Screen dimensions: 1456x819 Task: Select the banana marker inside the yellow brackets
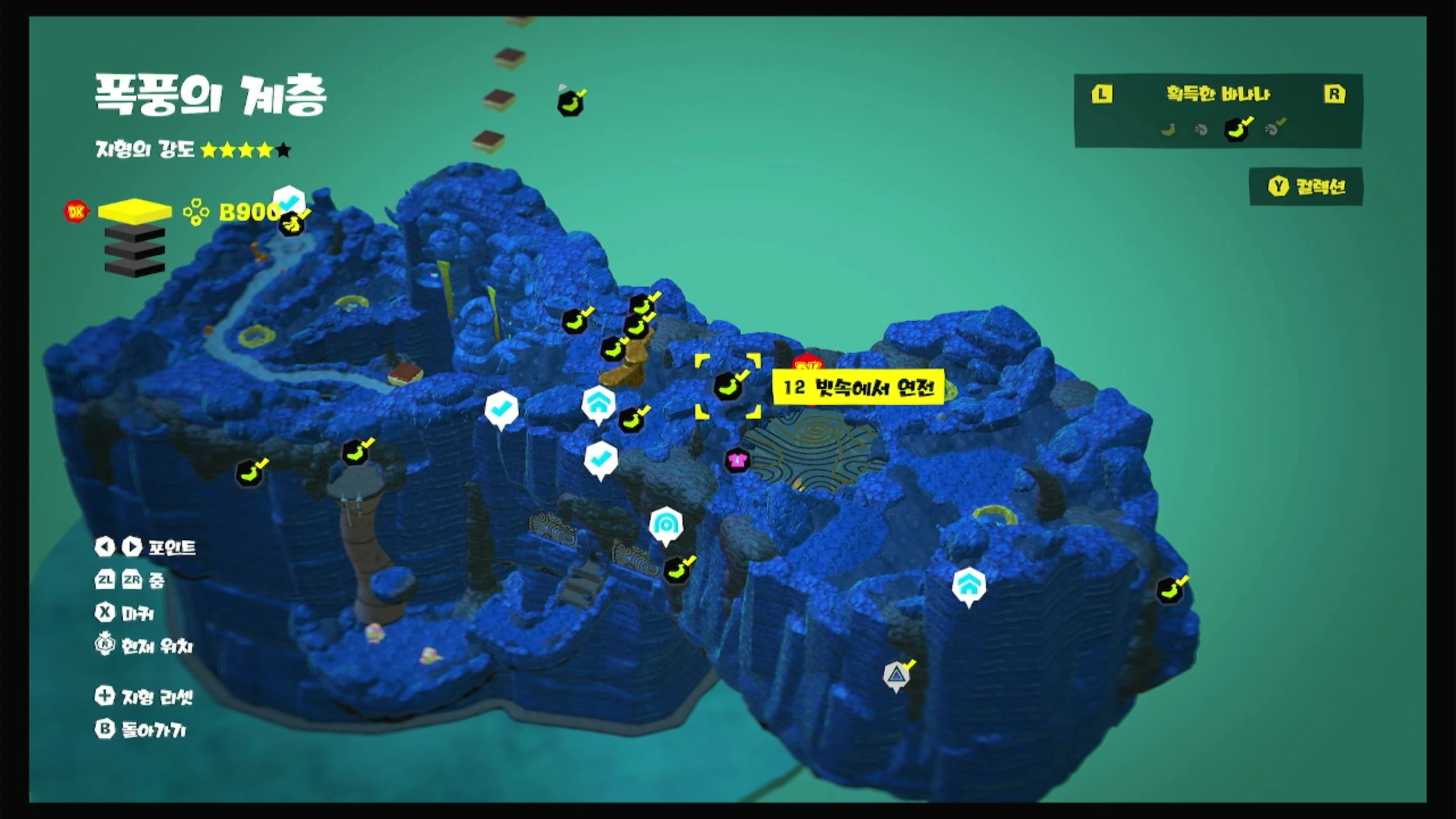pyautogui.click(x=727, y=386)
